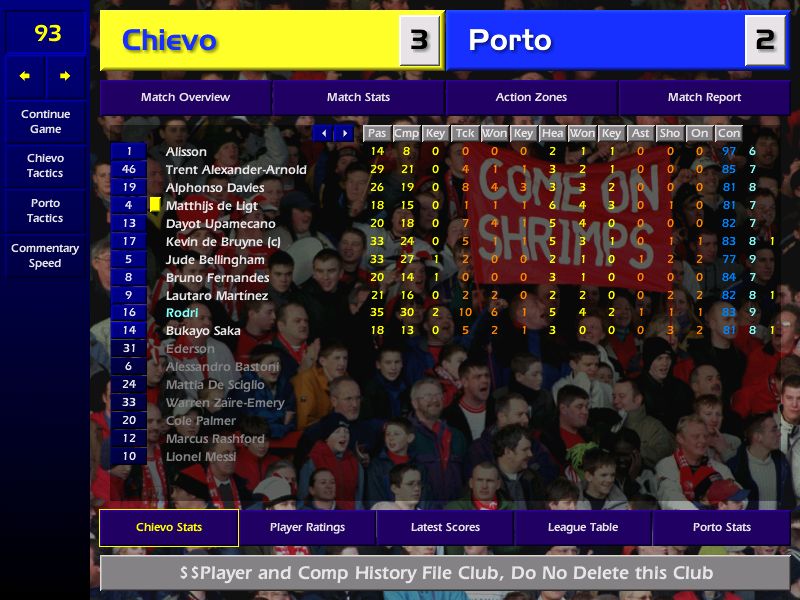View the Latest Scores
800x600 pixels.
445,527
